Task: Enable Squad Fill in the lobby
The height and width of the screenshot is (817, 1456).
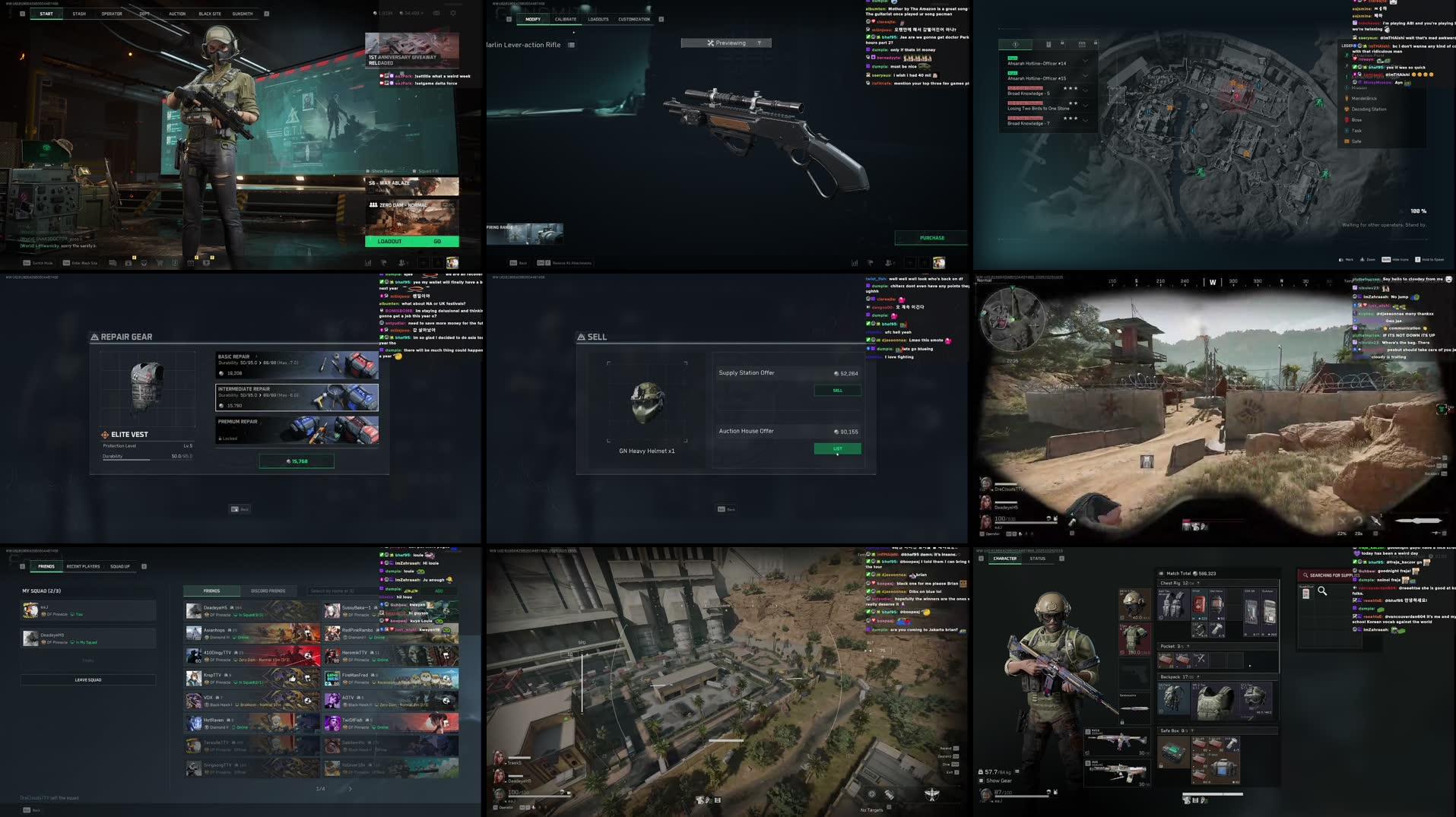Action: coord(415,171)
